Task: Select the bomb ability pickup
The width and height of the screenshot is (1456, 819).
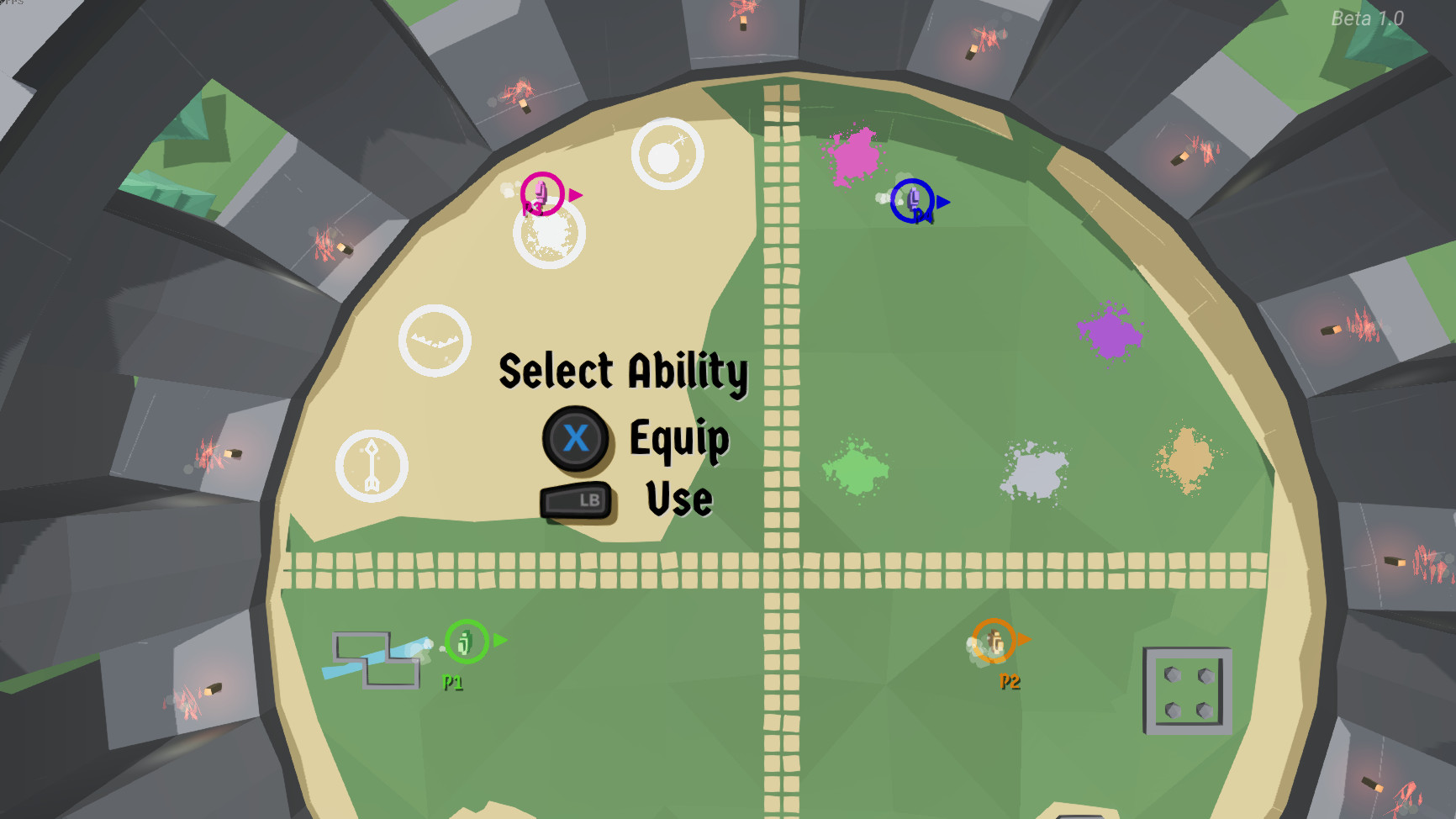Action: pos(667,155)
